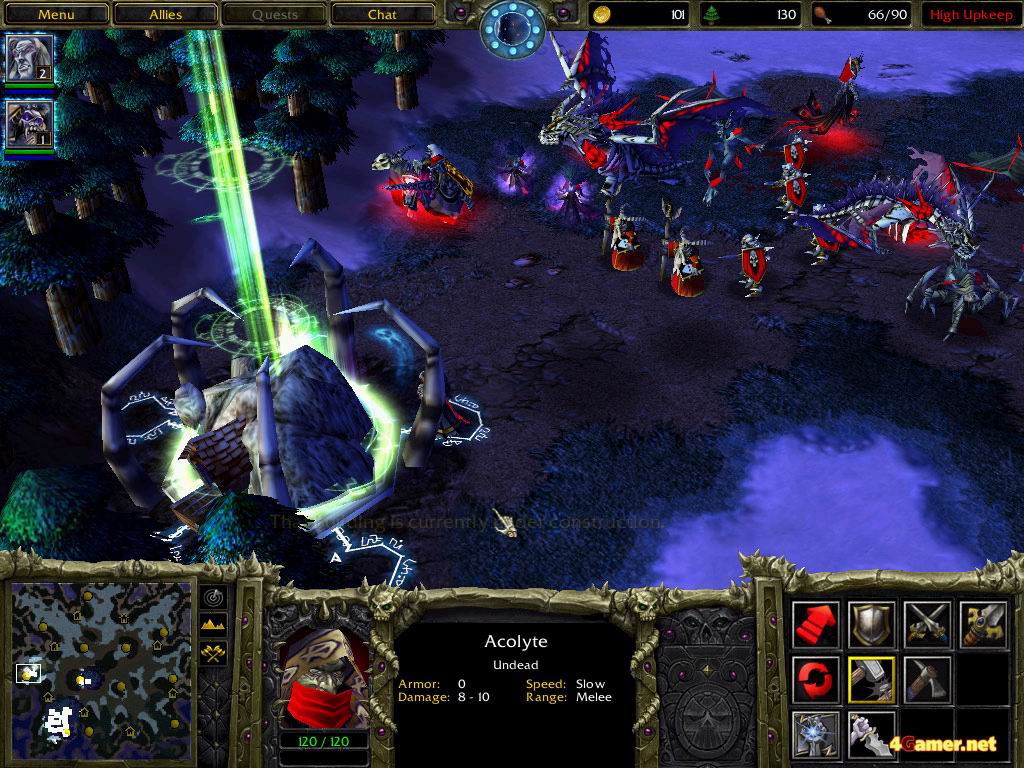
Task: Open the Menu button
Action: (x=56, y=15)
